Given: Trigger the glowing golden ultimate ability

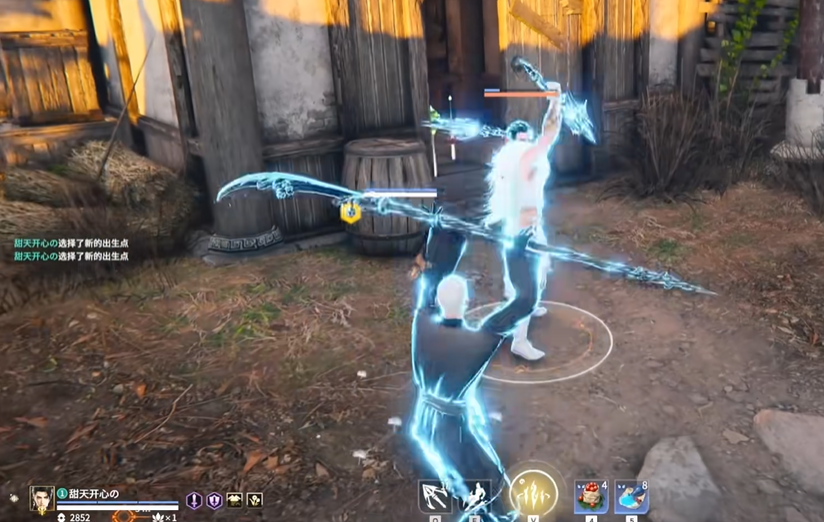Looking at the screenshot, I should coord(533,494).
